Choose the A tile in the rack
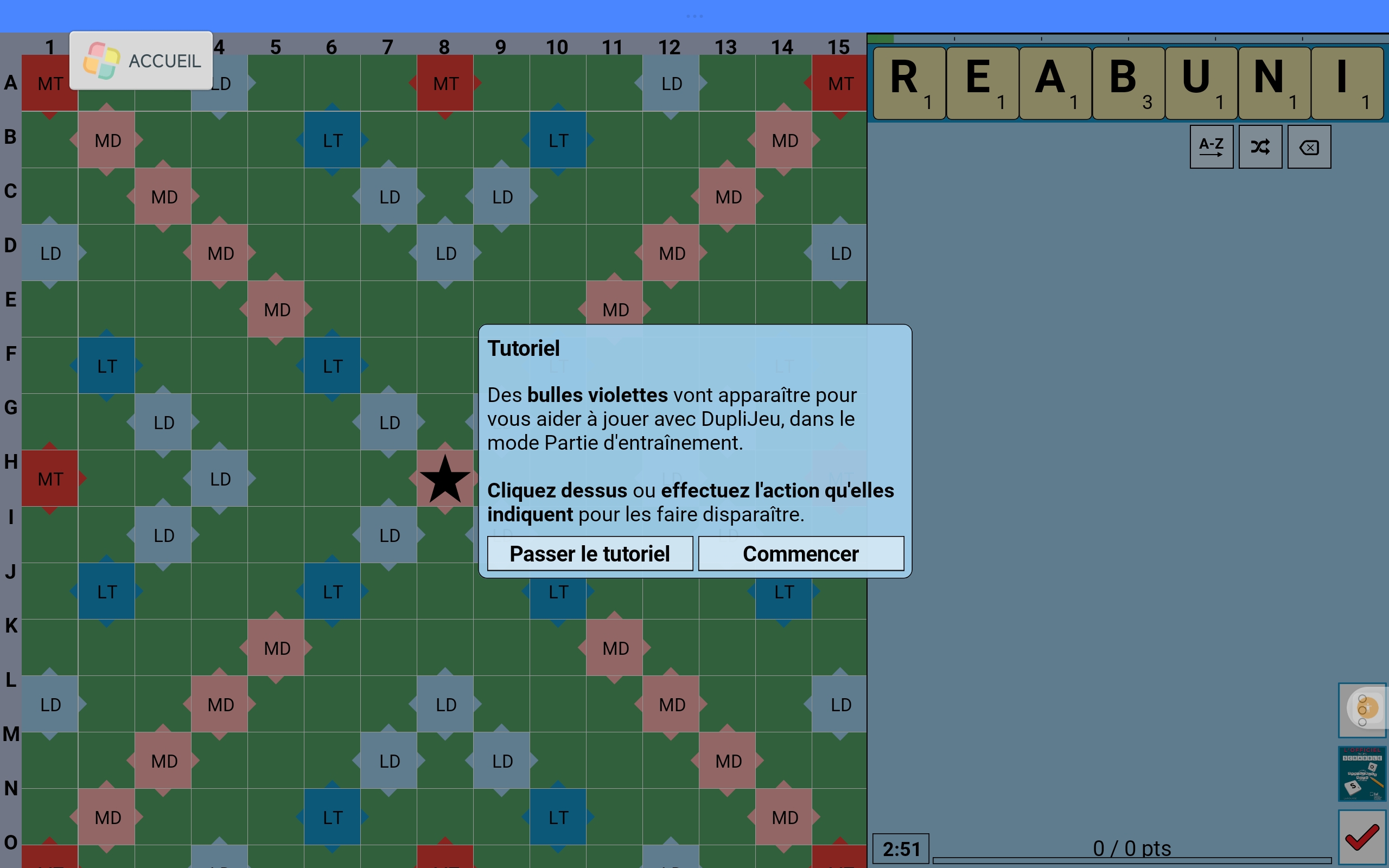The height and width of the screenshot is (868, 1389). coord(1055,82)
